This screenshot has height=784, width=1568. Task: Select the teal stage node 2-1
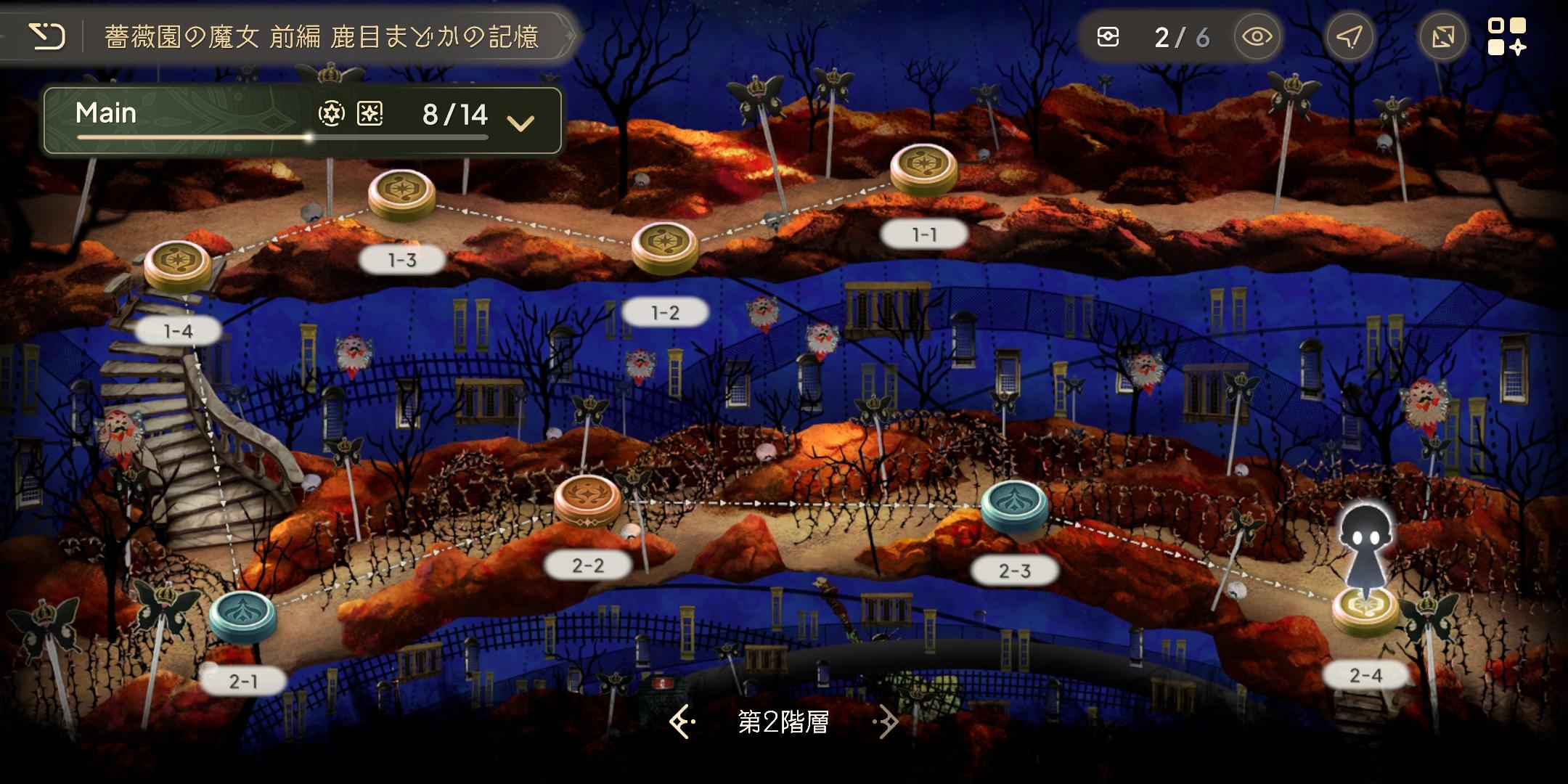[x=242, y=616]
